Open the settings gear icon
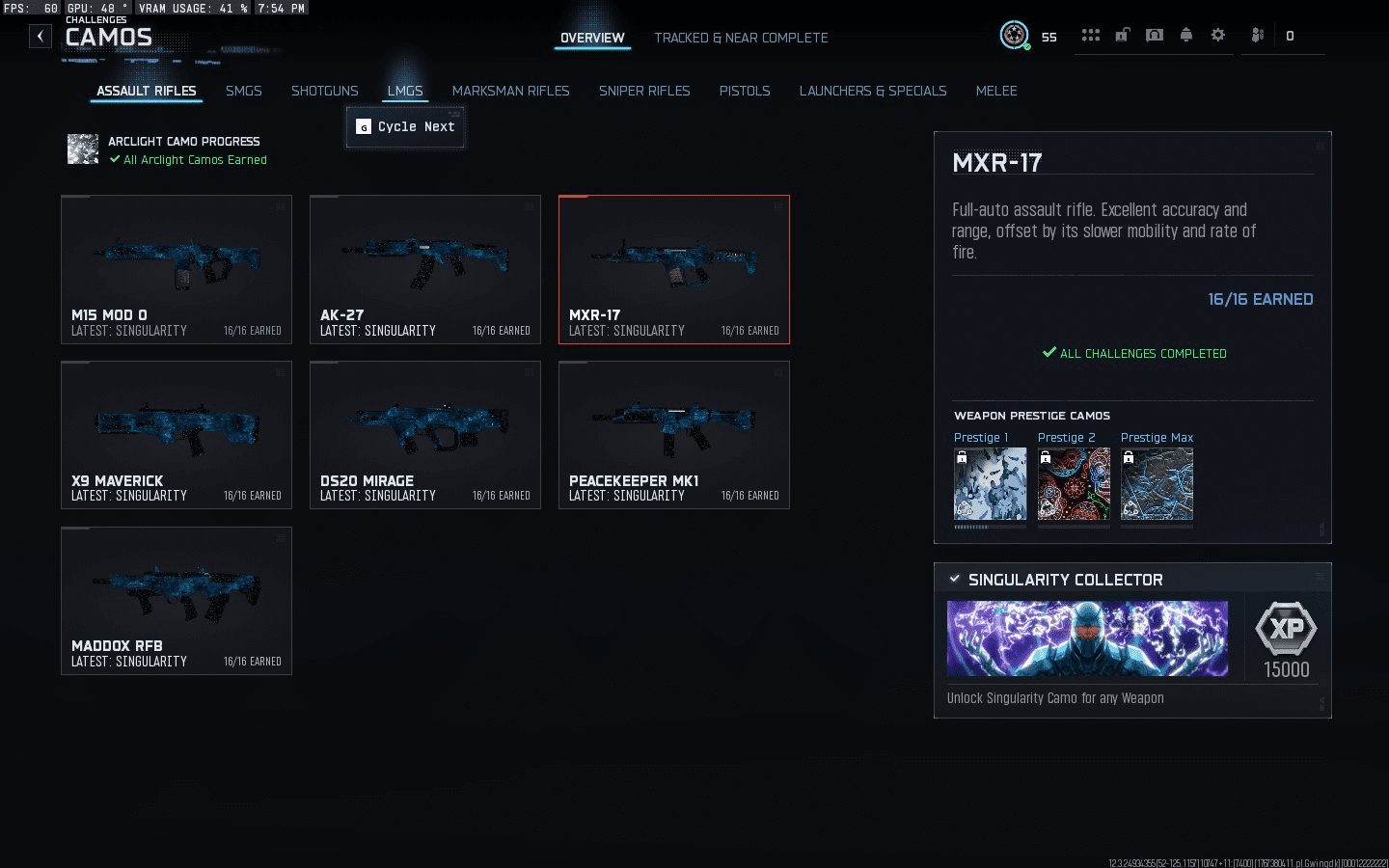This screenshot has height=868, width=1389. (1217, 35)
